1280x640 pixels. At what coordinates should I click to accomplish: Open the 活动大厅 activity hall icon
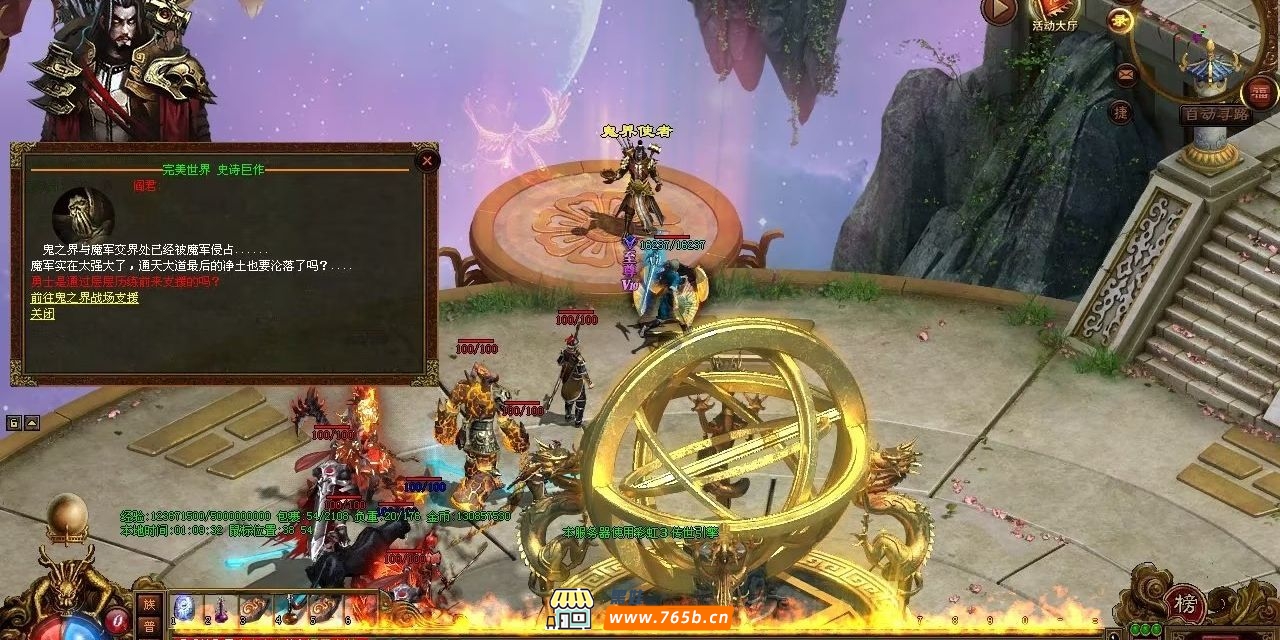(x=1056, y=12)
